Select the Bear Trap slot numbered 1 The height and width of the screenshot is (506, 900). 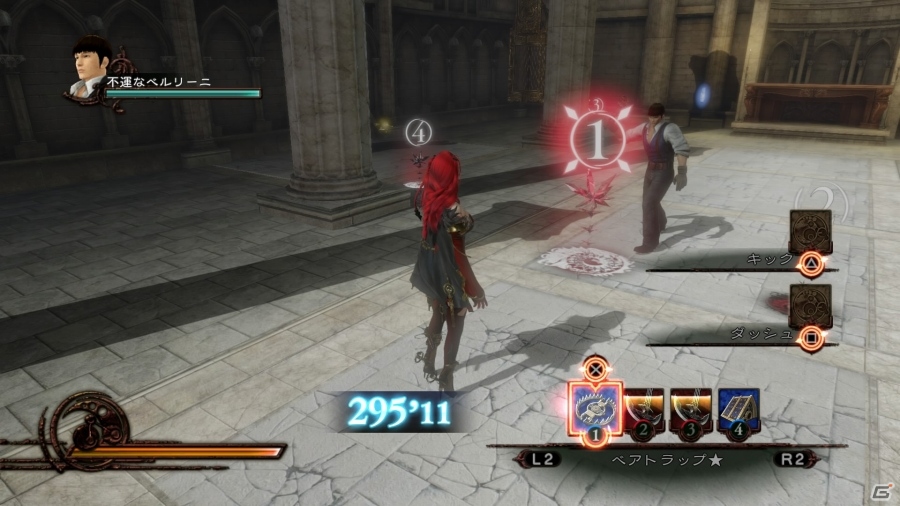(x=595, y=408)
